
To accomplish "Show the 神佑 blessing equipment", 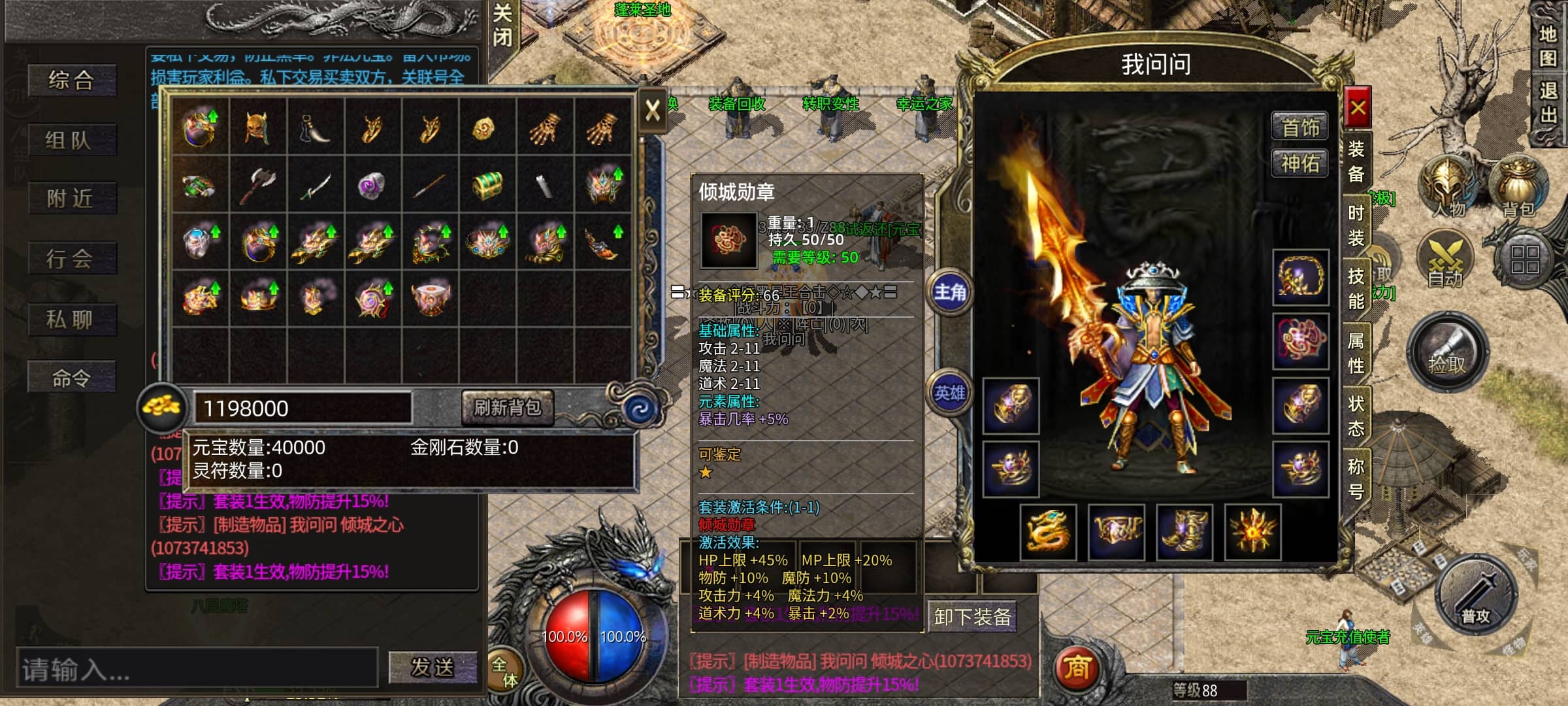I will pyautogui.click(x=1300, y=163).
